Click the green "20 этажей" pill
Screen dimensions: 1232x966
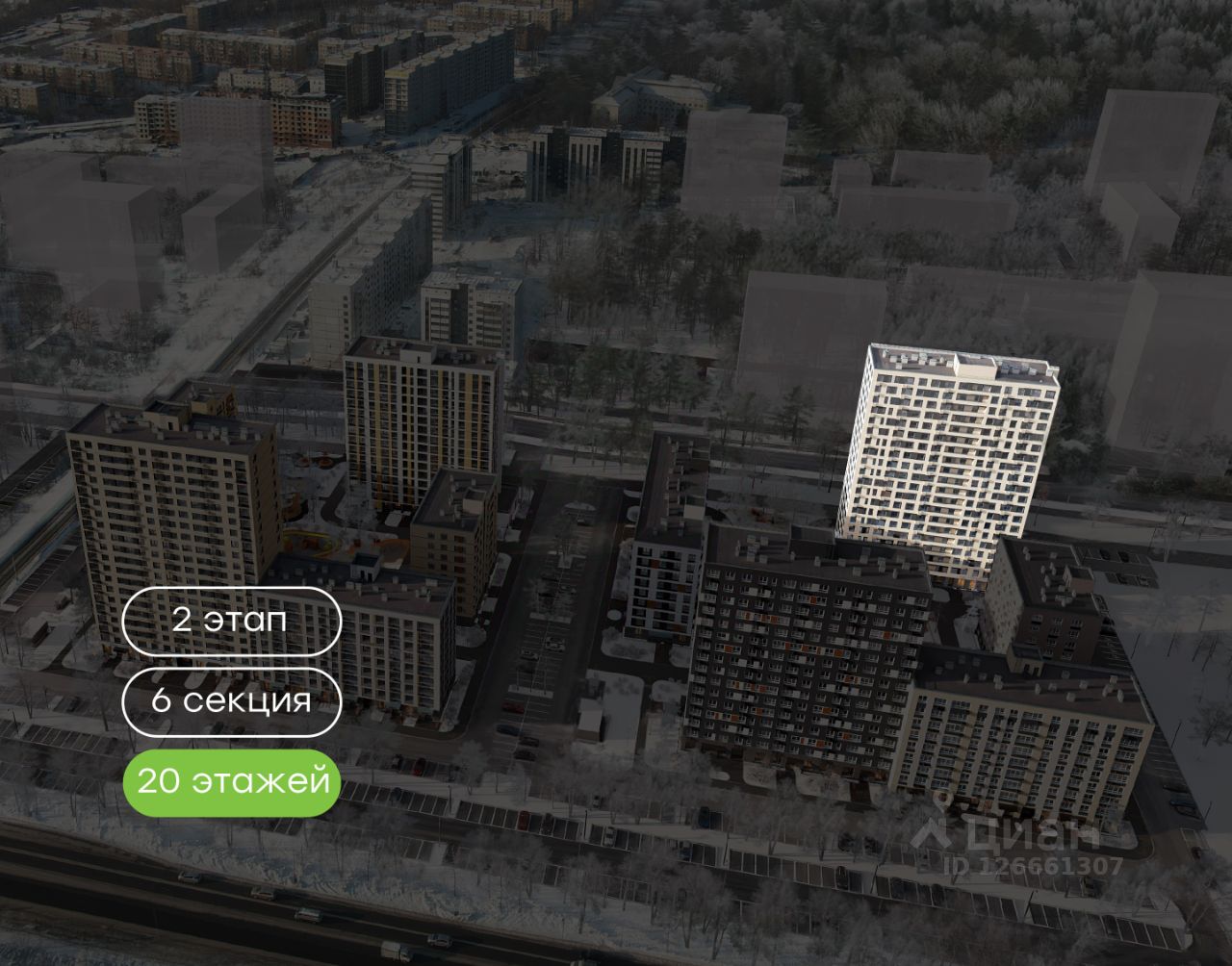[x=231, y=782]
